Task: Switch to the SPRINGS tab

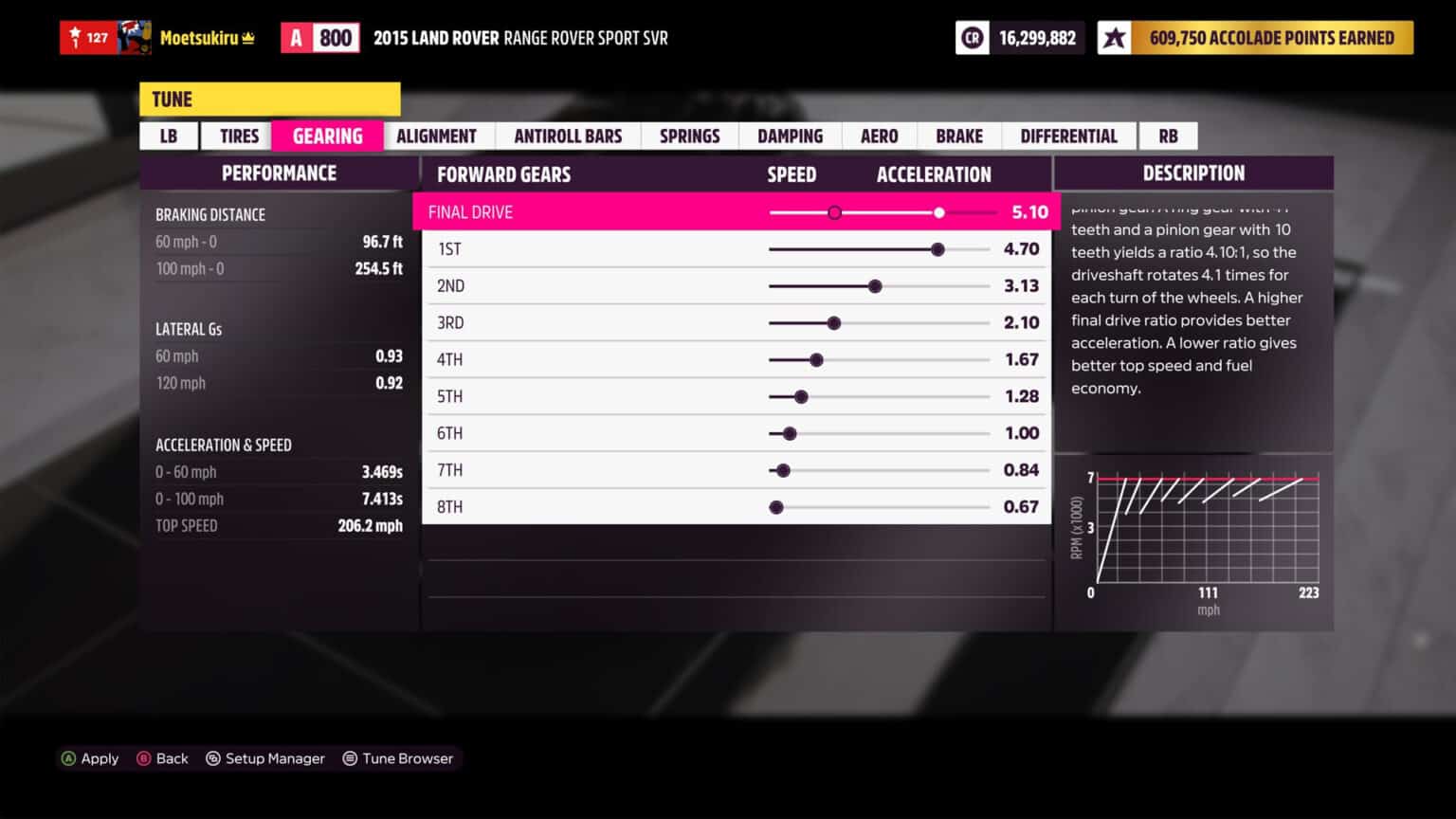Action: 689,136
